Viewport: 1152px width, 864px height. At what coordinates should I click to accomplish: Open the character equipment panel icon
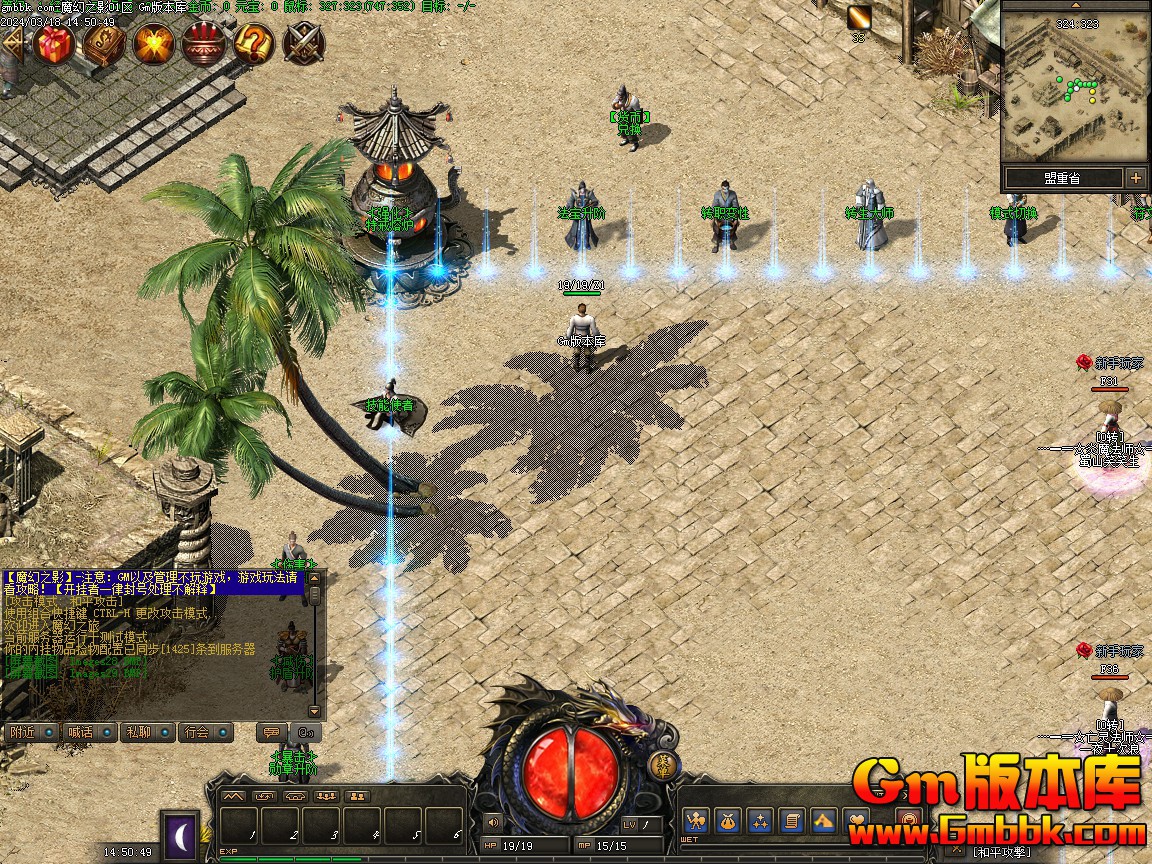[697, 821]
